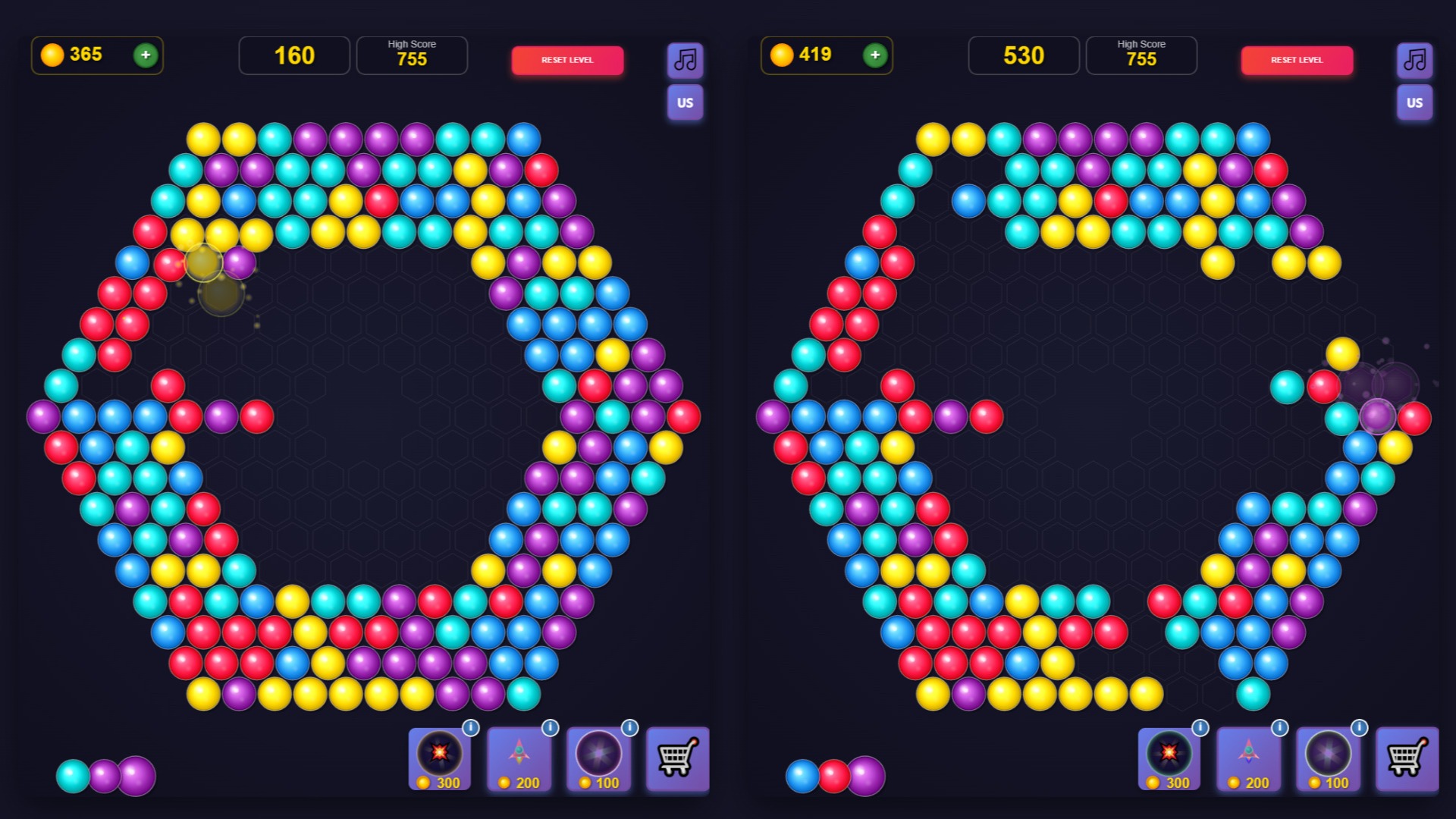Select the rocket power-up costing 200 coins
The image size is (1456, 819).
(519, 758)
